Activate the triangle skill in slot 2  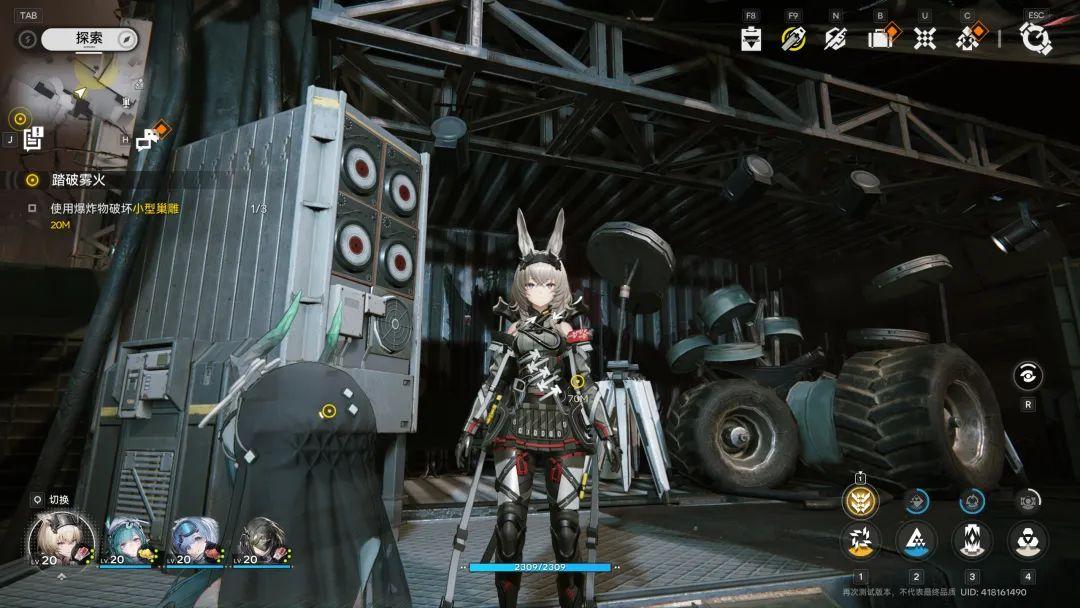(916, 541)
